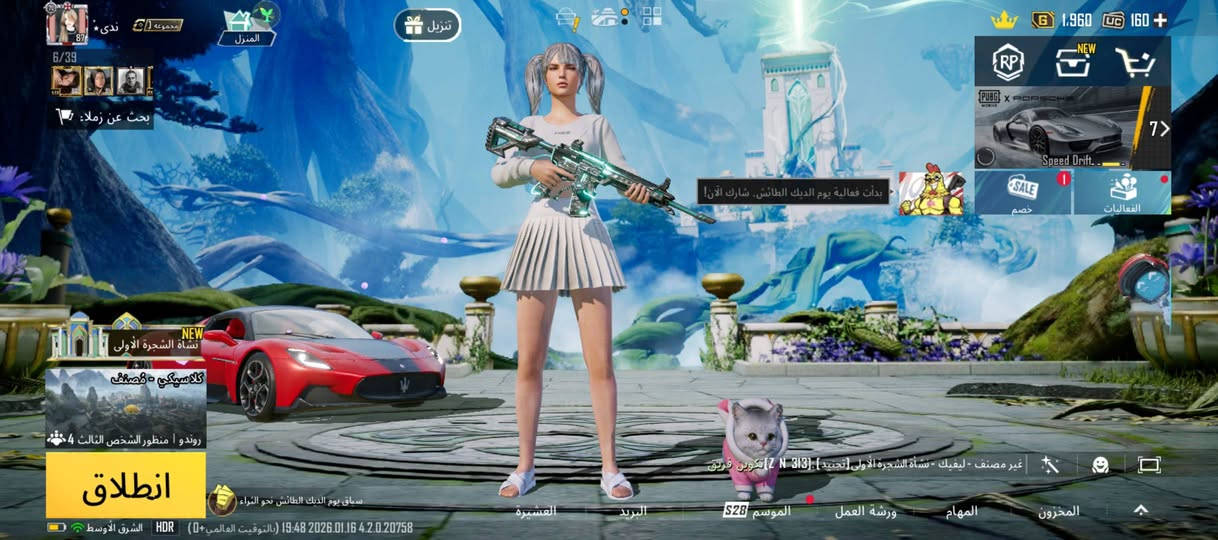Expand the bottom menu with the up arrow

coord(1140,510)
